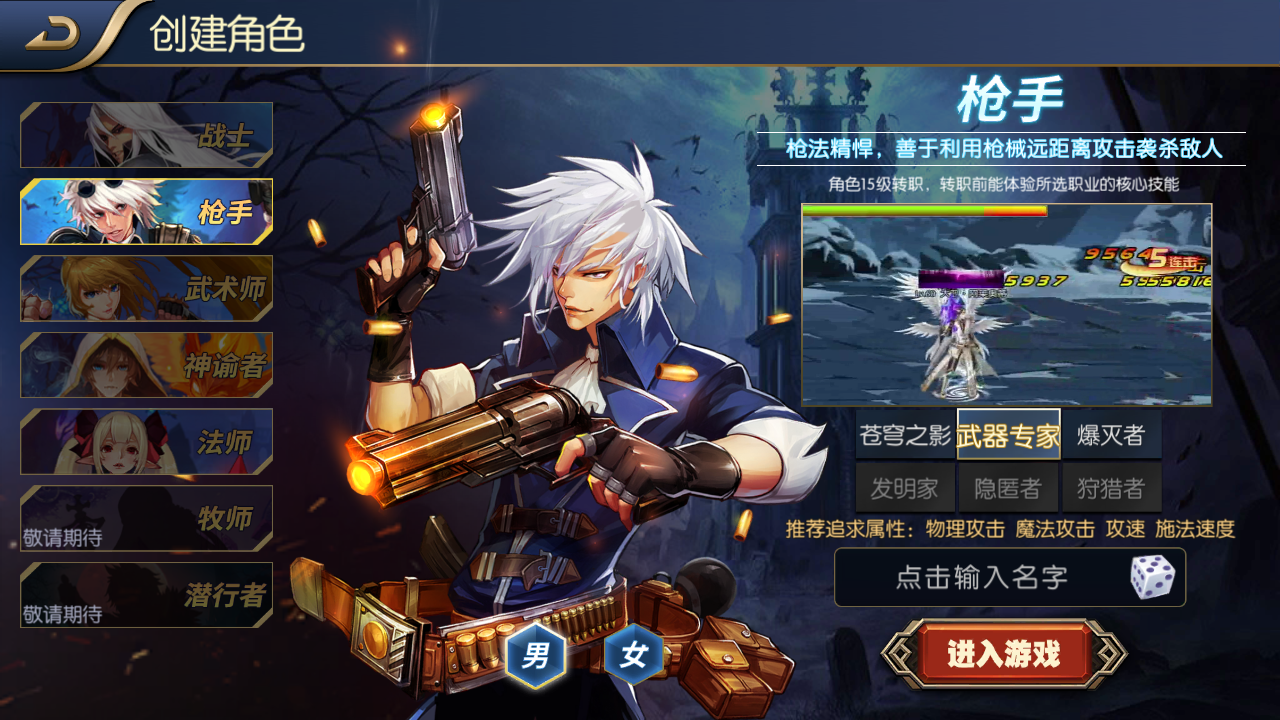The height and width of the screenshot is (720, 1280).
Task: Click the 发明家 subclass entry
Action: [x=904, y=488]
